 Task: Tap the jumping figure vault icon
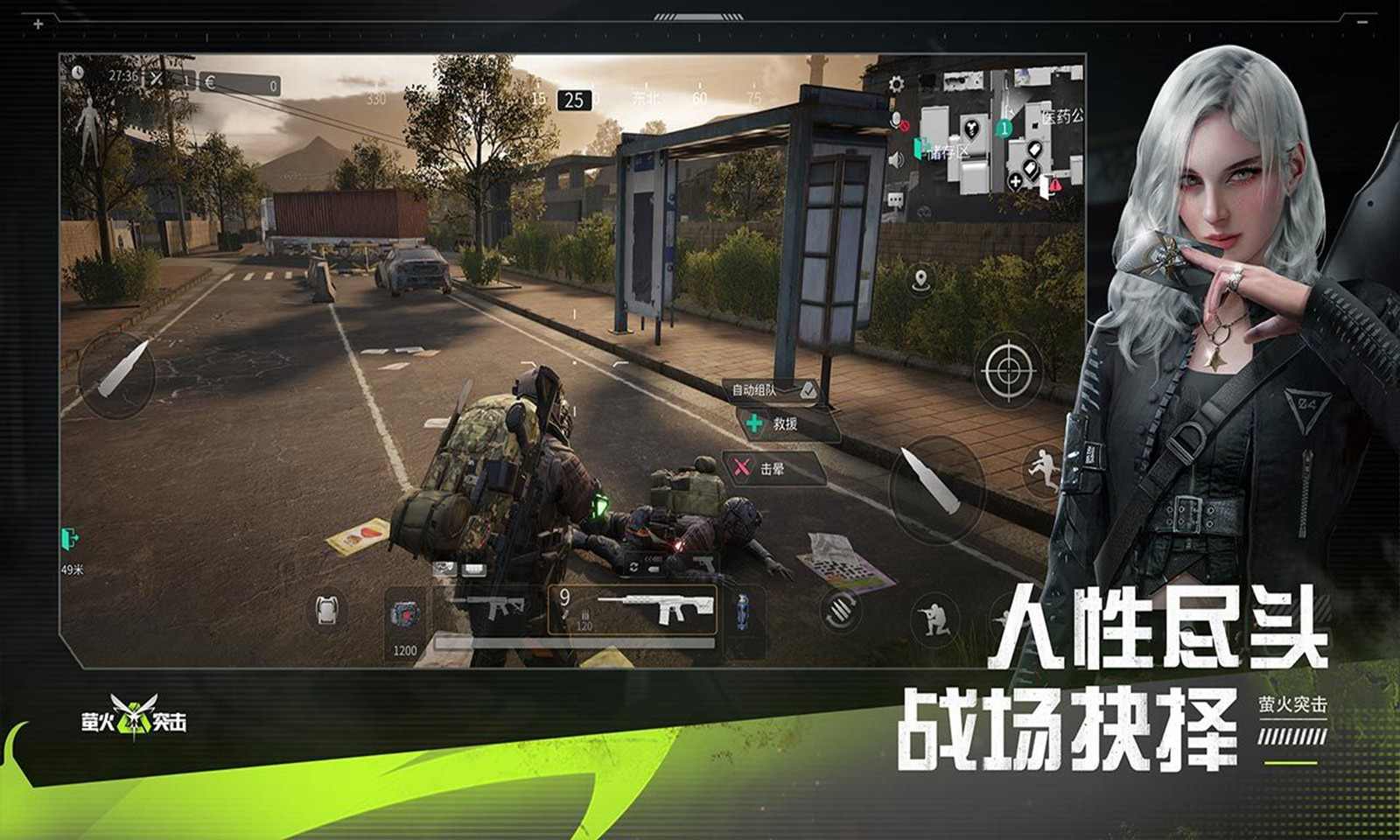(1043, 470)
